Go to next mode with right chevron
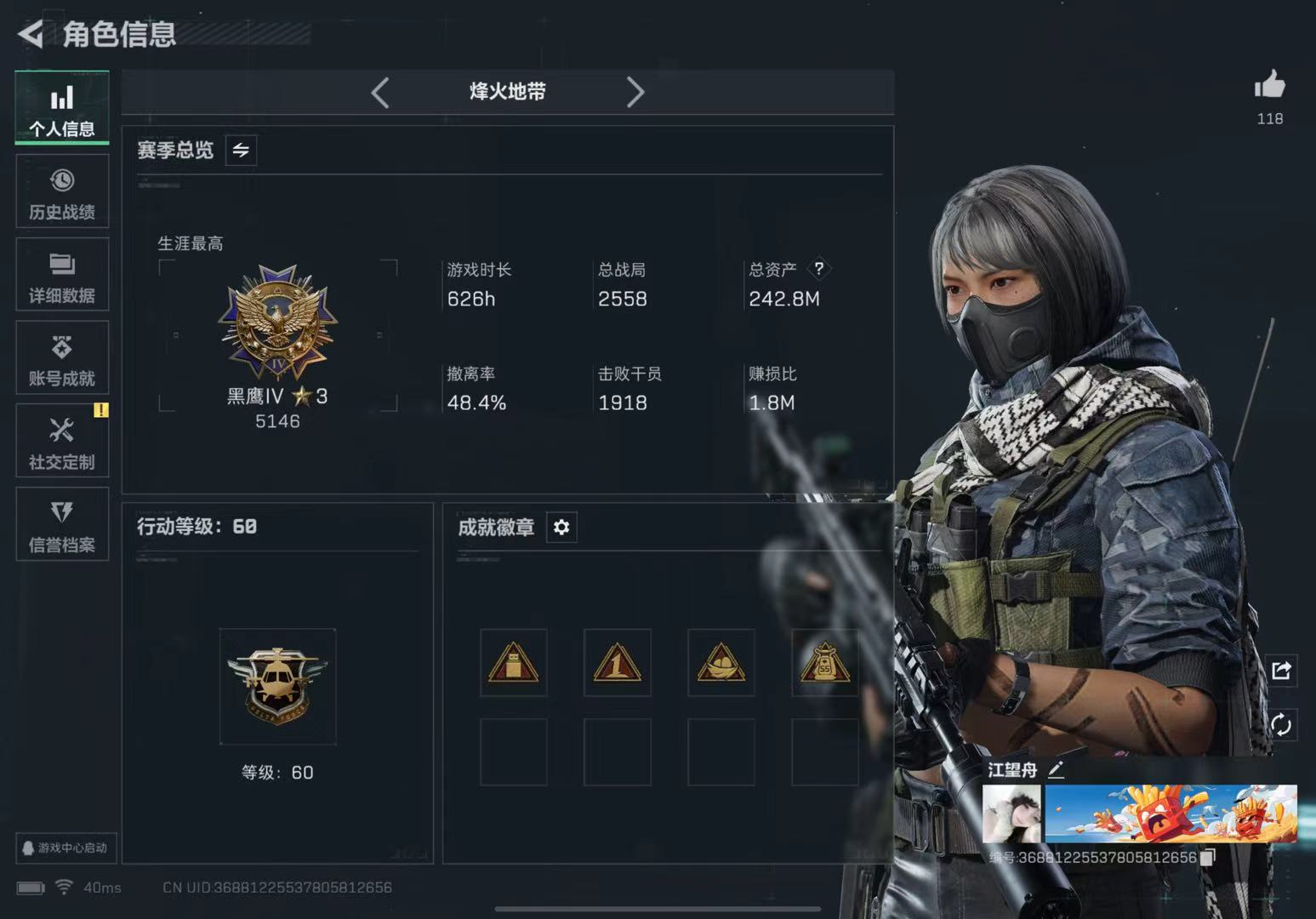 coord(635,93)
